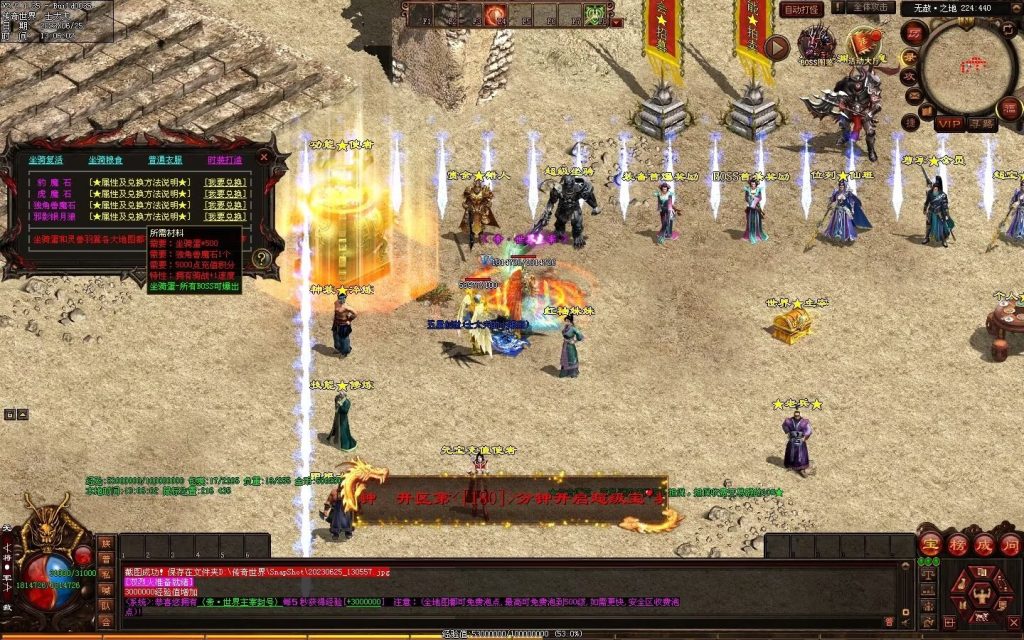Close the mount exchange dialog
This screenshot has width=1024, height=640.
click(264, 157)
